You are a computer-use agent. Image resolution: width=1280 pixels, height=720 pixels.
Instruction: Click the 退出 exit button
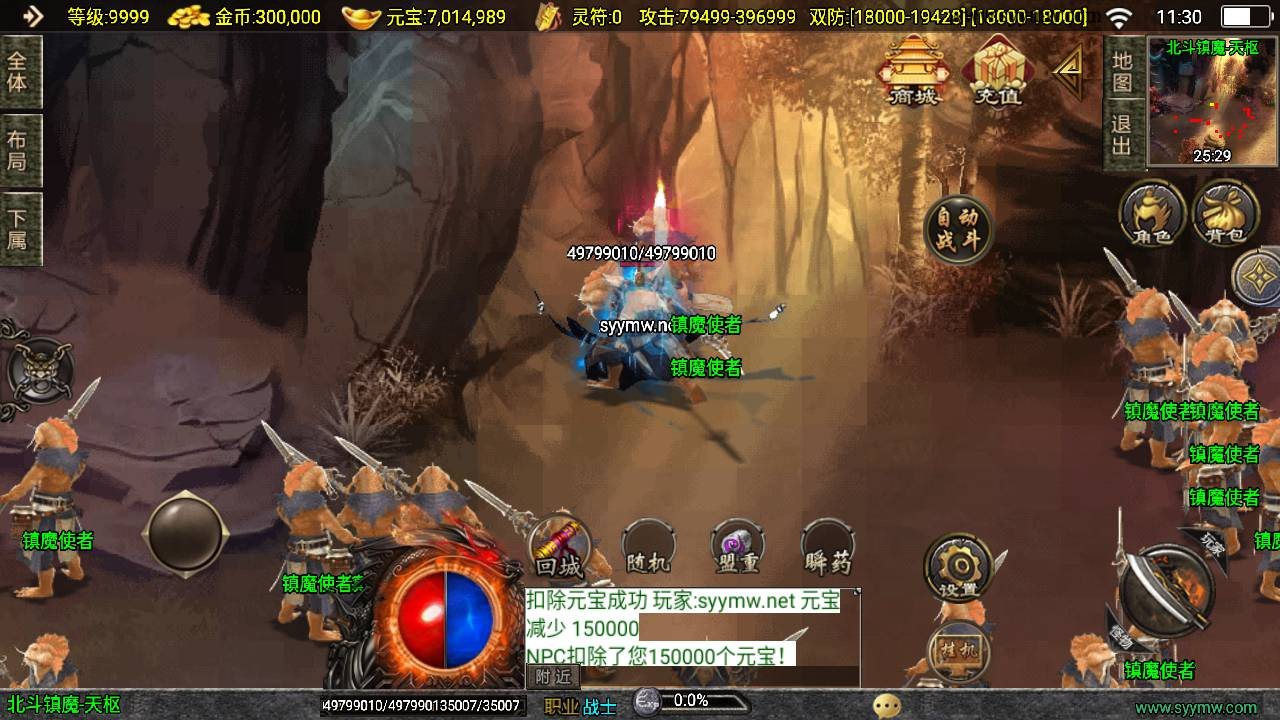point(1122,135)
